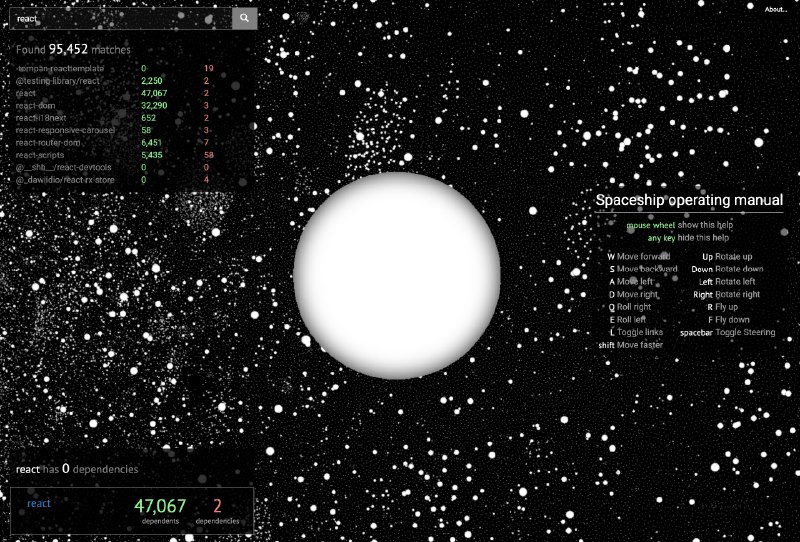Viewport: 800px width, 542px height.
Task: Choose the react-dom search result
Action: 36,105
